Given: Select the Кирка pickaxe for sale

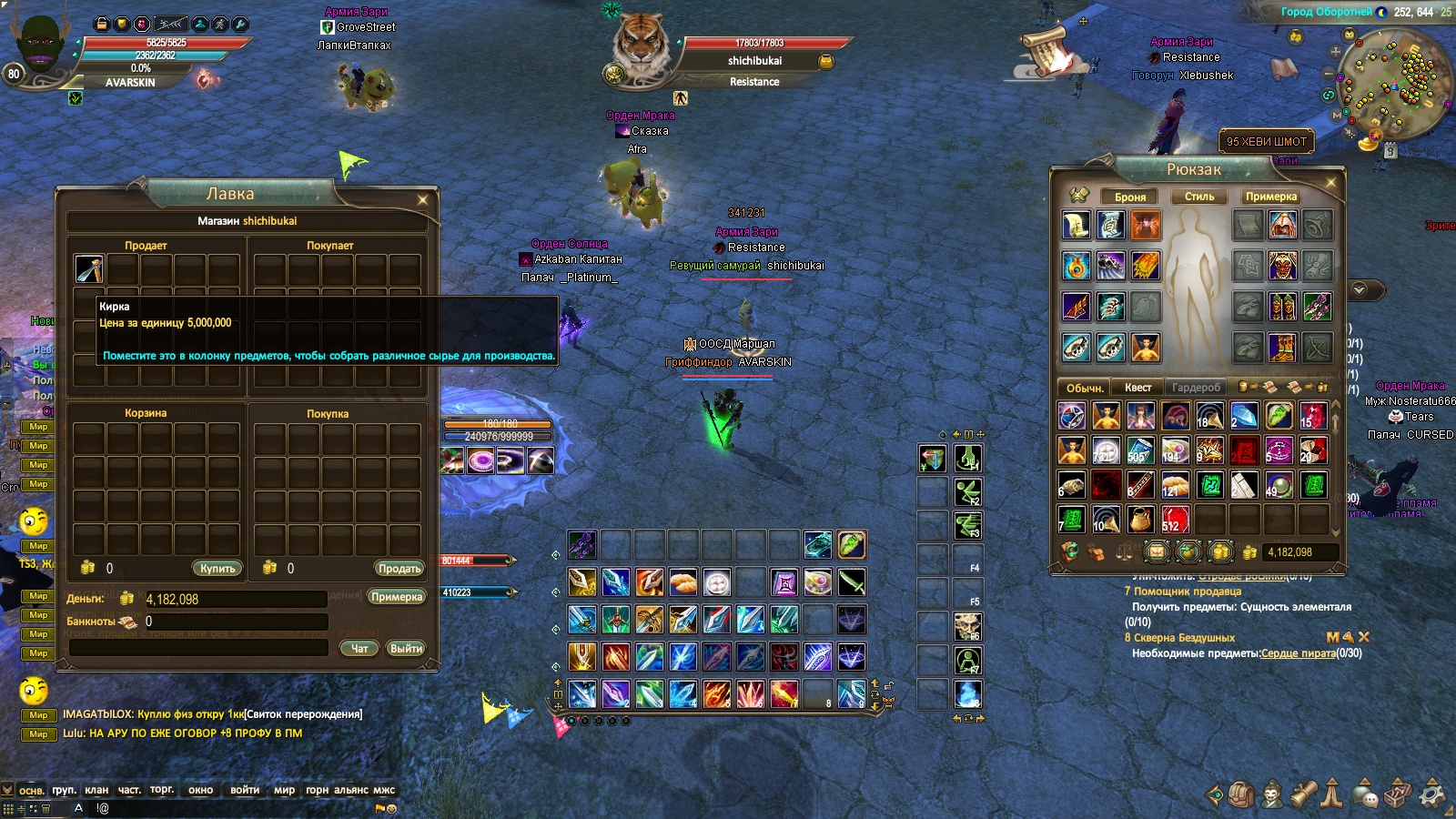Looking at the screenshot, I should 89,268.
